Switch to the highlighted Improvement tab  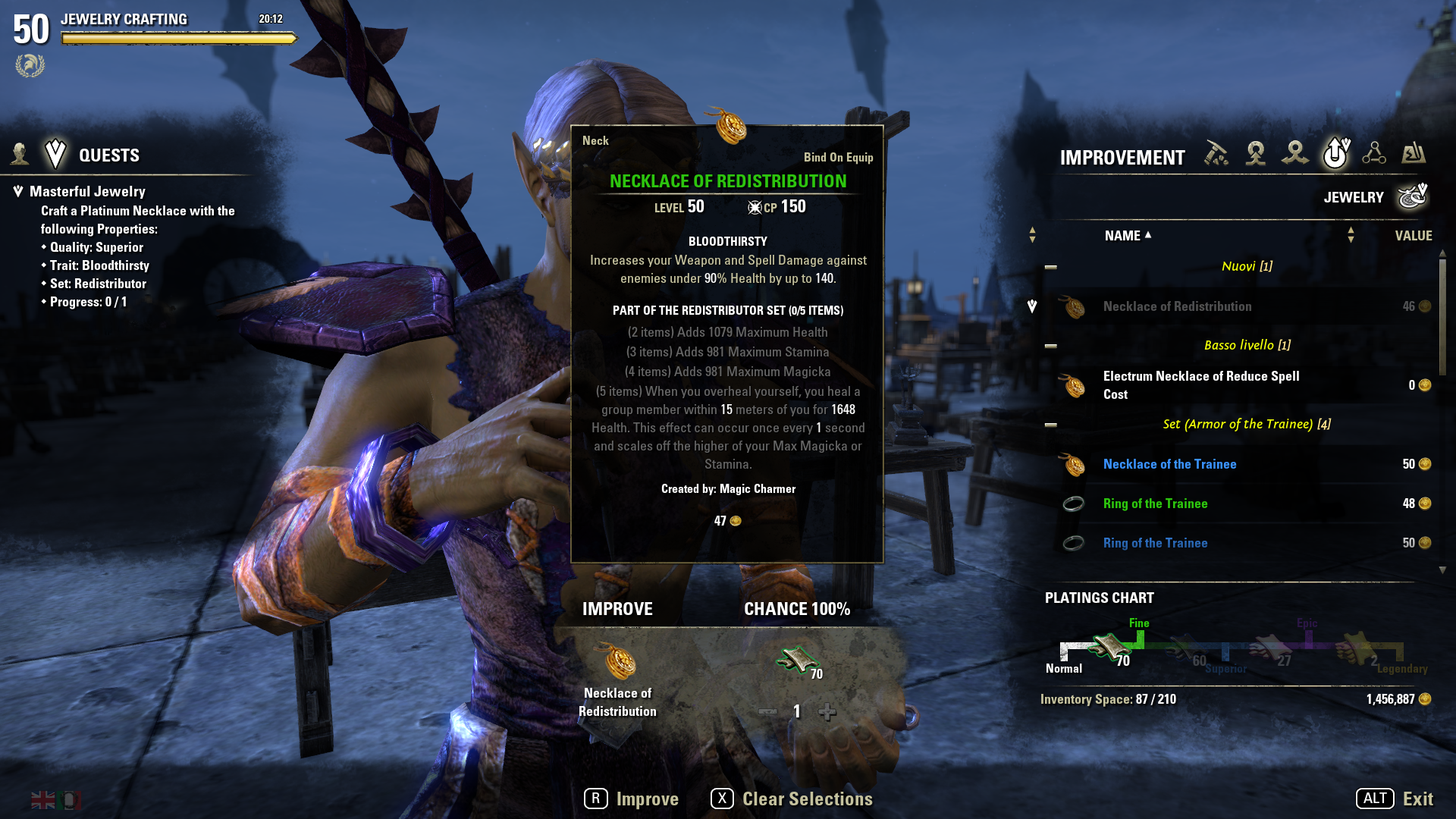click(1335, 152)
